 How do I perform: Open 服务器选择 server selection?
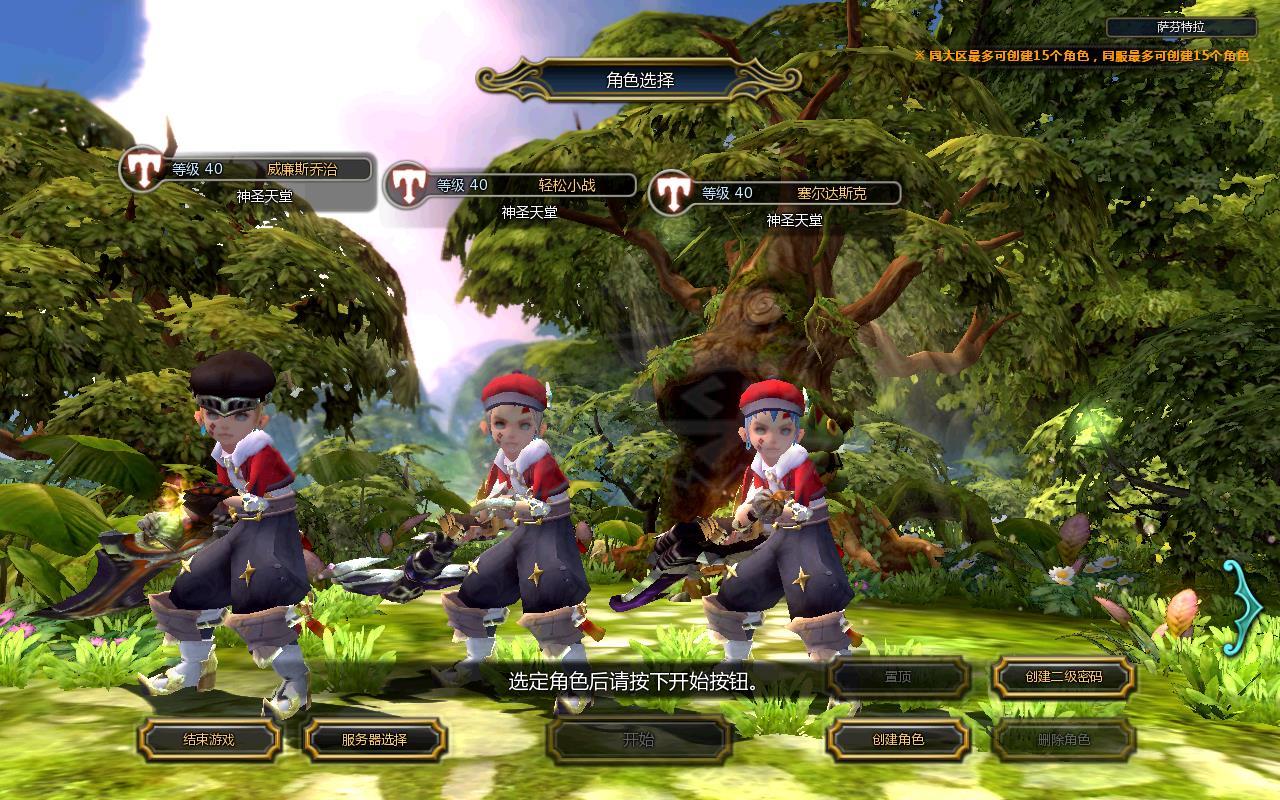pyautogui.click(x=375, y=740)
